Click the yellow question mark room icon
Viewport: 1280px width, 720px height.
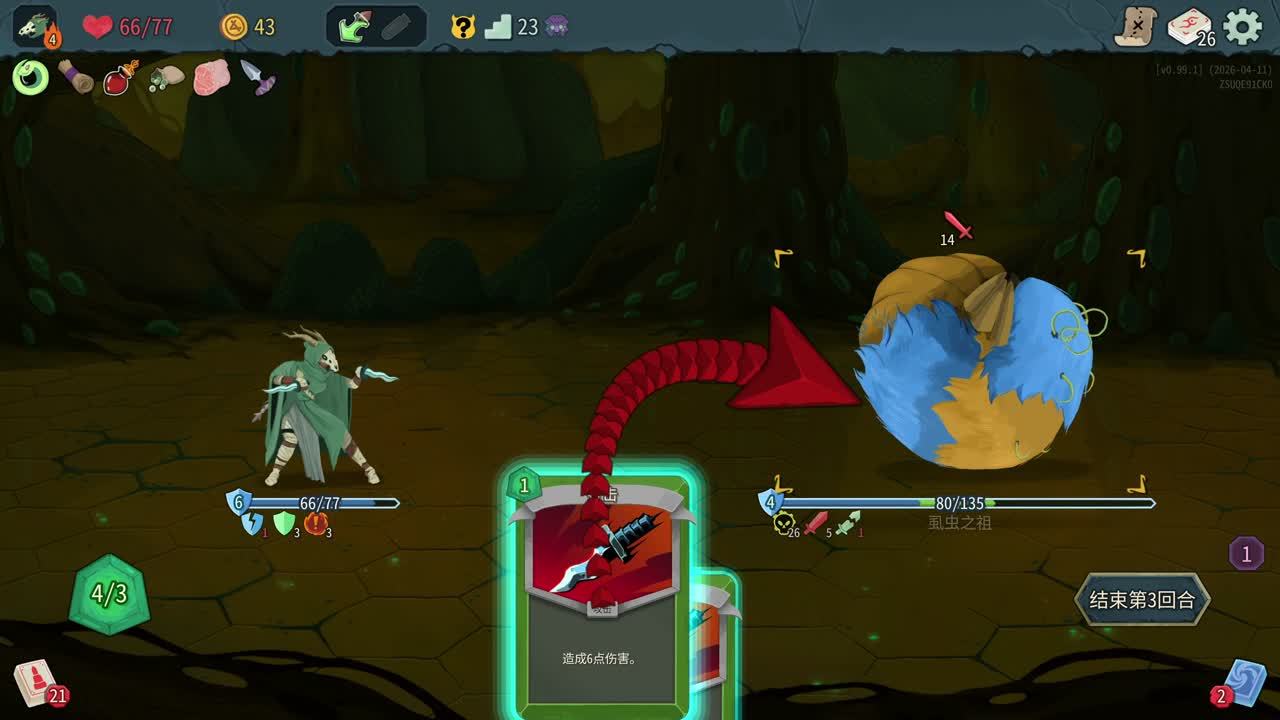pyautogui.click(x=463, y=27)
